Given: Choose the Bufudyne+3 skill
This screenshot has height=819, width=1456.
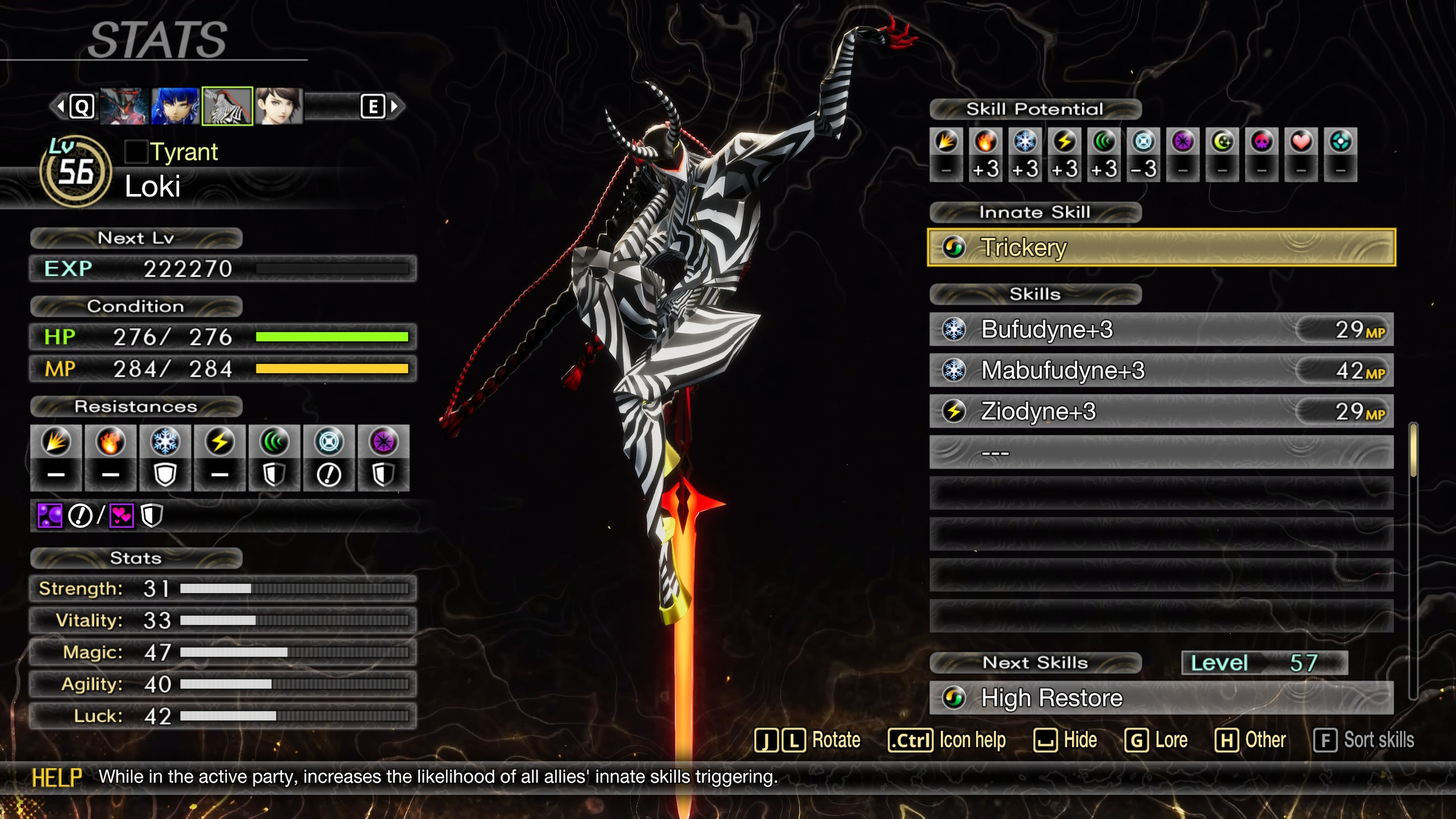Looking at the screenshot, I should click(x=1161, y=329).
